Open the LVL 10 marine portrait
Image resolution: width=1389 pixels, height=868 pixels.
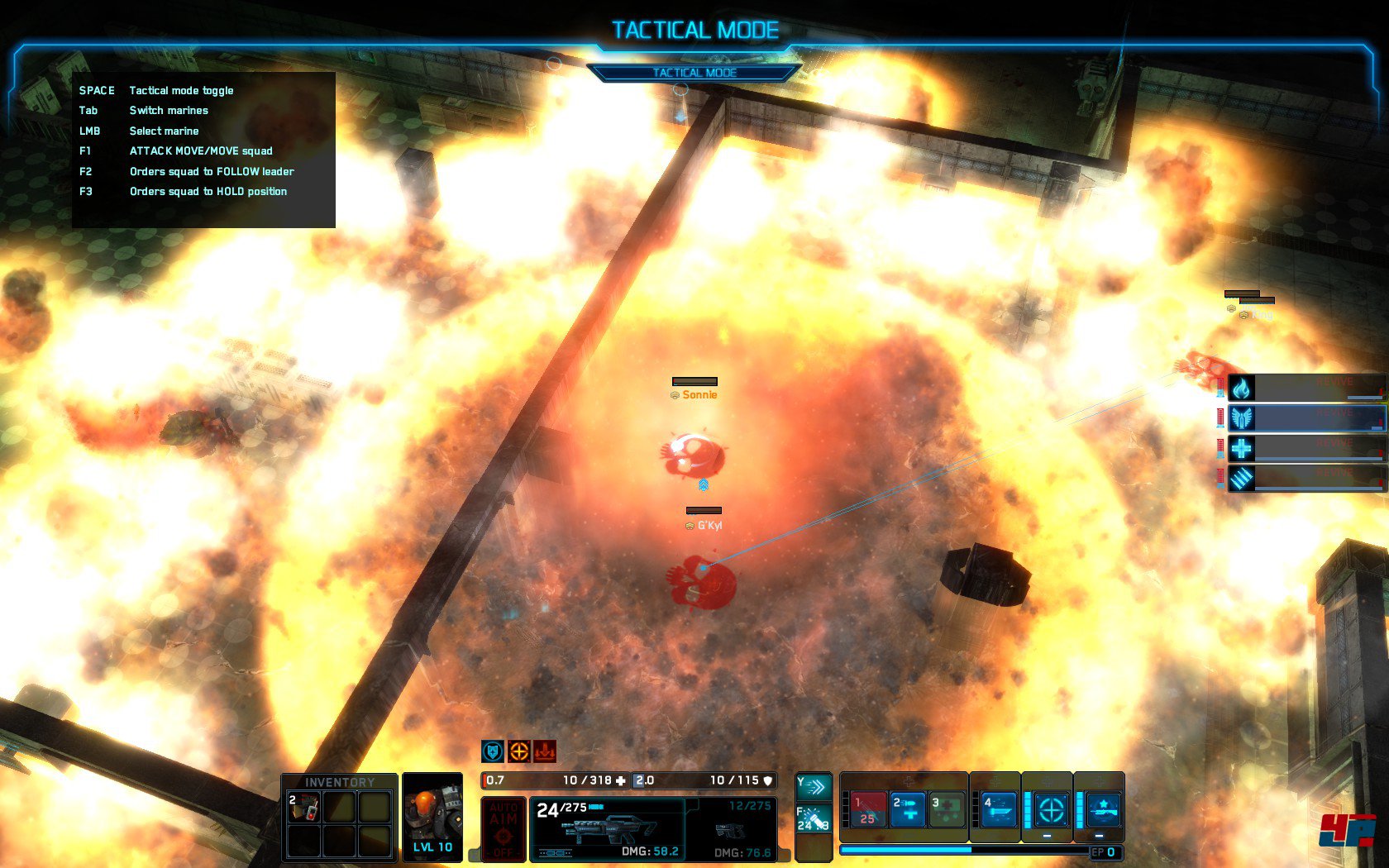pos(432,816)
